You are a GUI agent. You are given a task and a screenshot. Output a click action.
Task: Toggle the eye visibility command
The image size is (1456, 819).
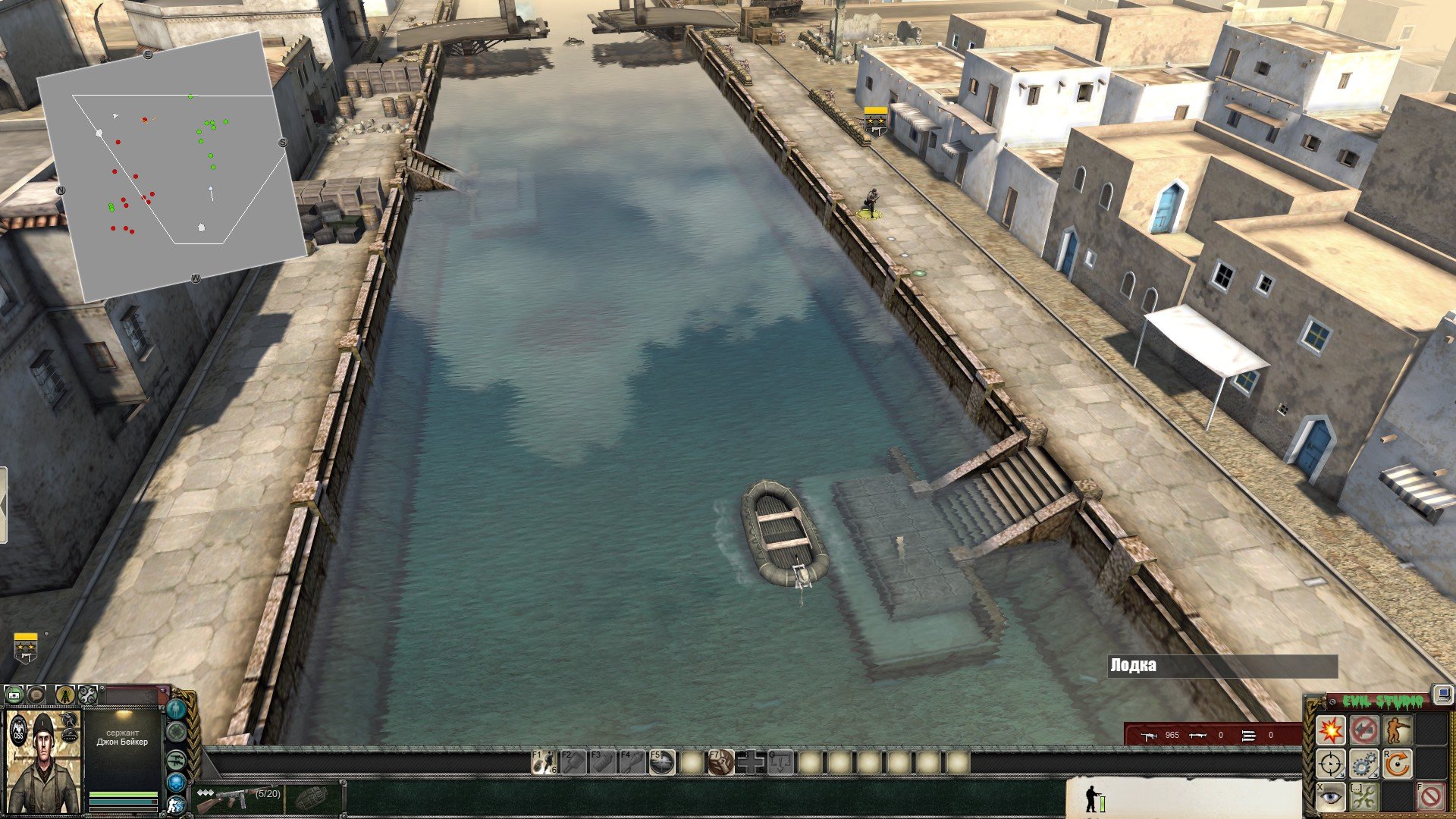[1330, 796]
